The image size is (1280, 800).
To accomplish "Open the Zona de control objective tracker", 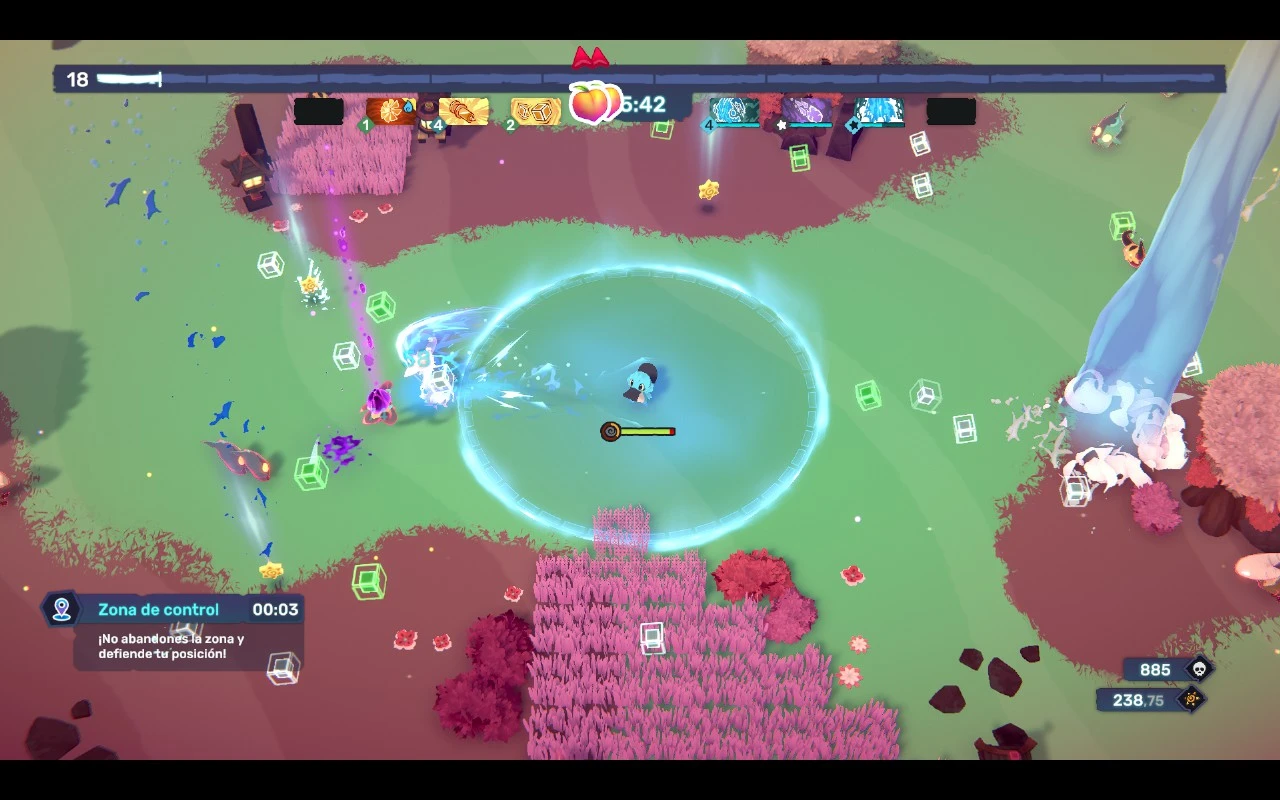I will point(174,610).
